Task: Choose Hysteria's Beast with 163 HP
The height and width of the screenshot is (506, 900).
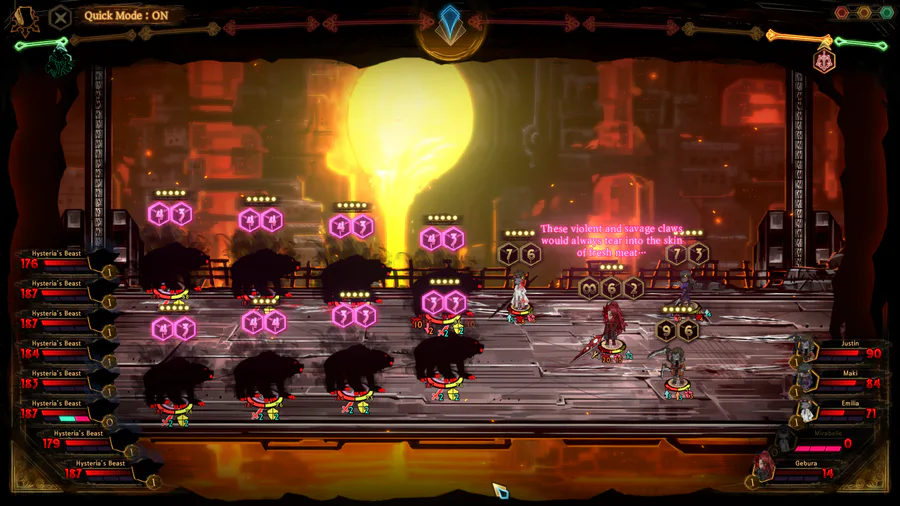Action: (x=60, y=379)
